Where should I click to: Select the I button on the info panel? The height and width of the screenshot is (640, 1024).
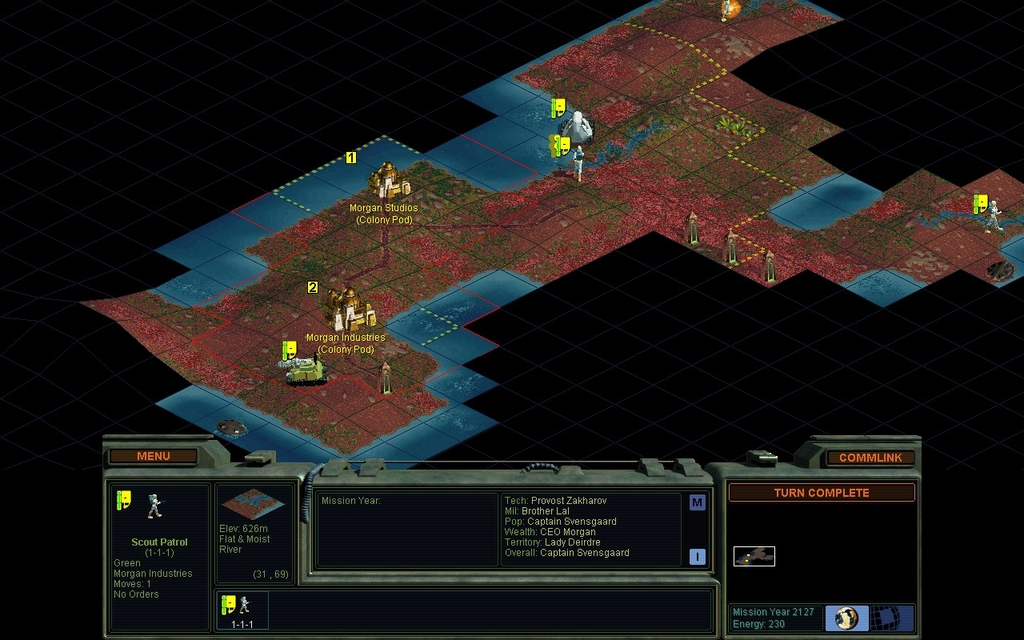[697, 557]
